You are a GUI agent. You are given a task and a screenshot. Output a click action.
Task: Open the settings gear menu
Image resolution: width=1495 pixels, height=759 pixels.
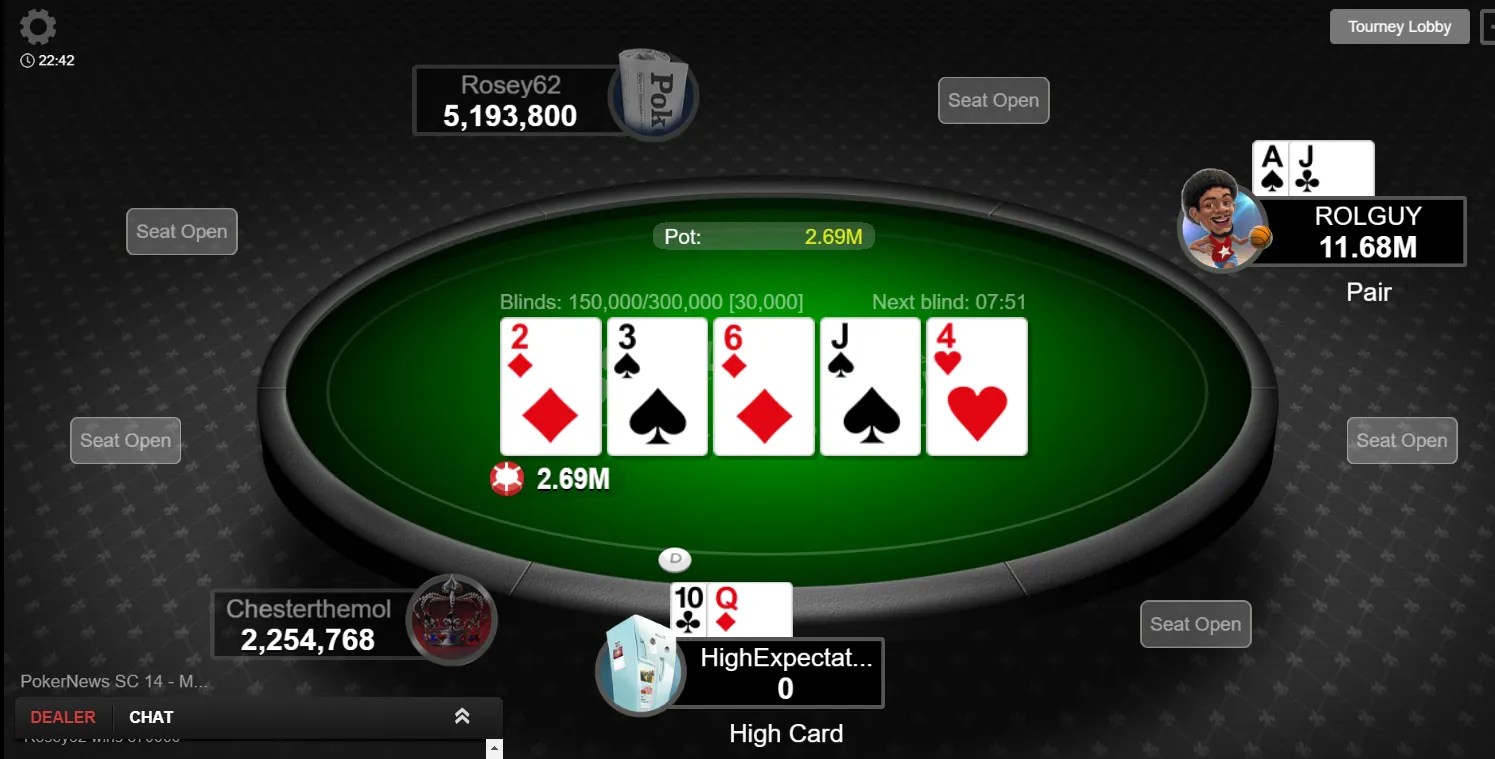(x=38, y=27)
